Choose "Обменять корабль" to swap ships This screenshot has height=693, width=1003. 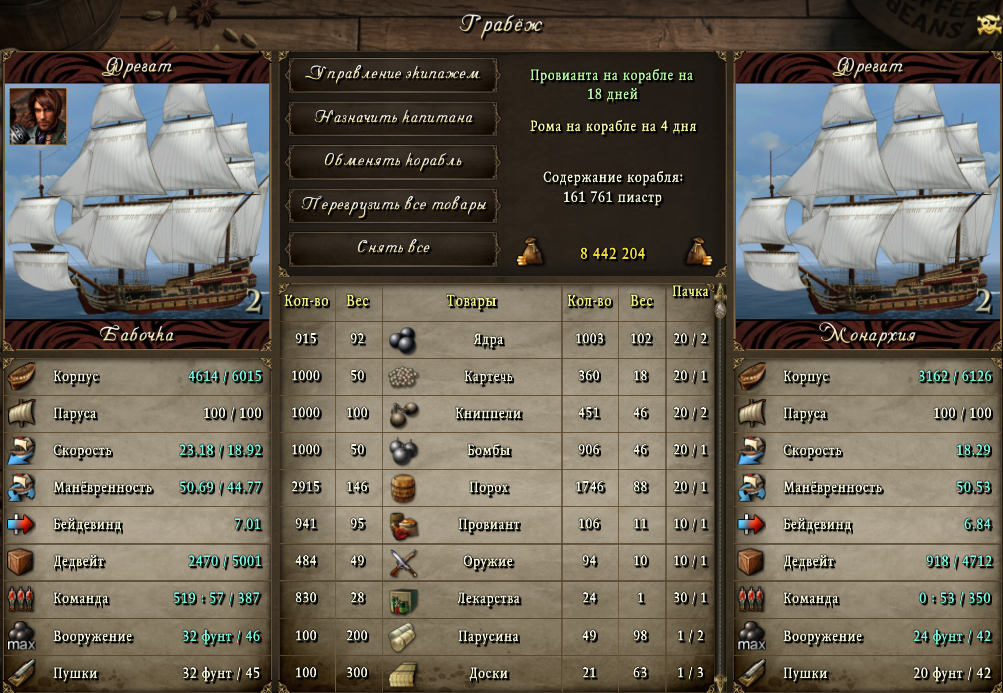[393, 161]
